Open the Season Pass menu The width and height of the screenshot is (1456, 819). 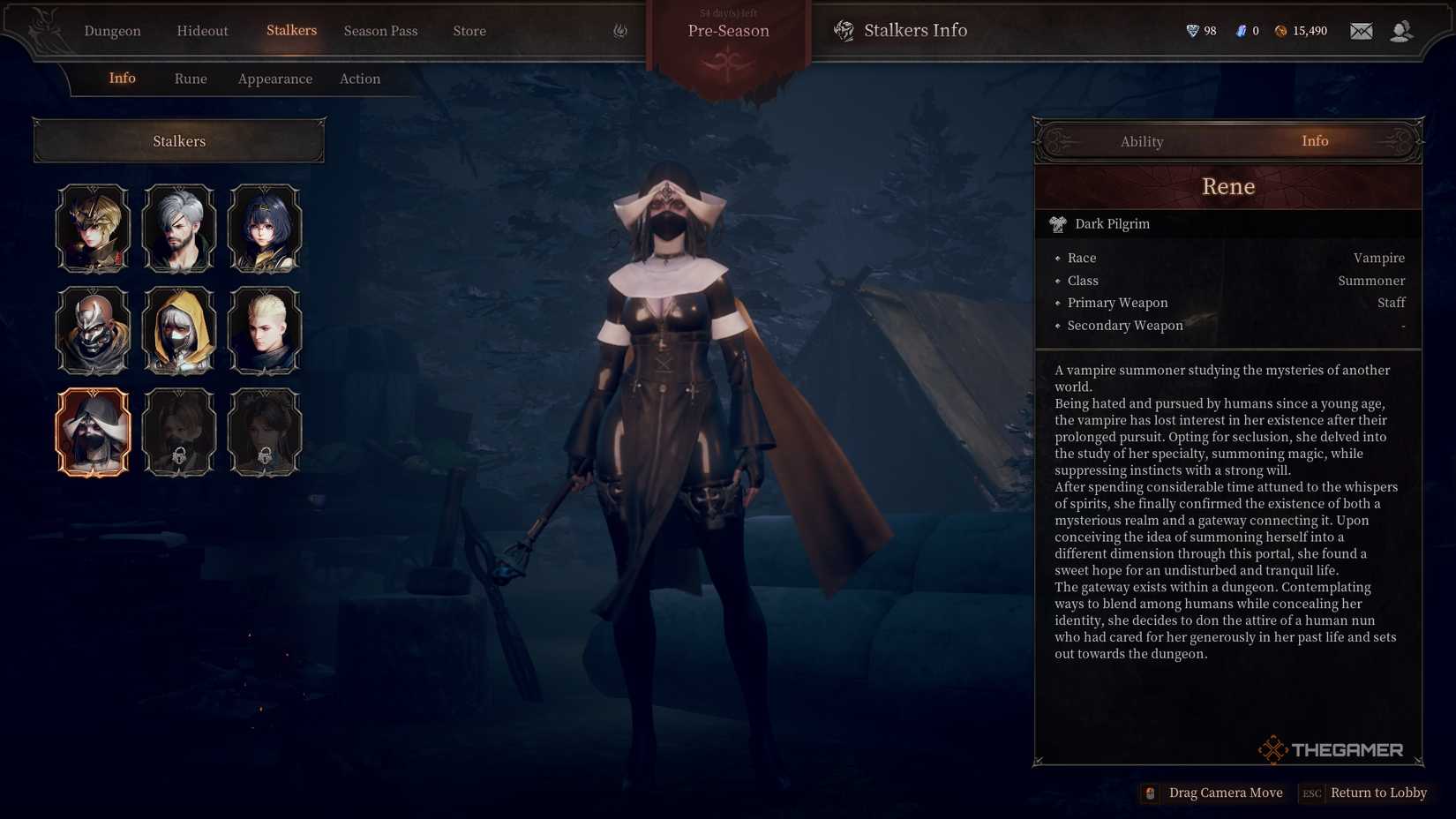[x=380, y=31]
